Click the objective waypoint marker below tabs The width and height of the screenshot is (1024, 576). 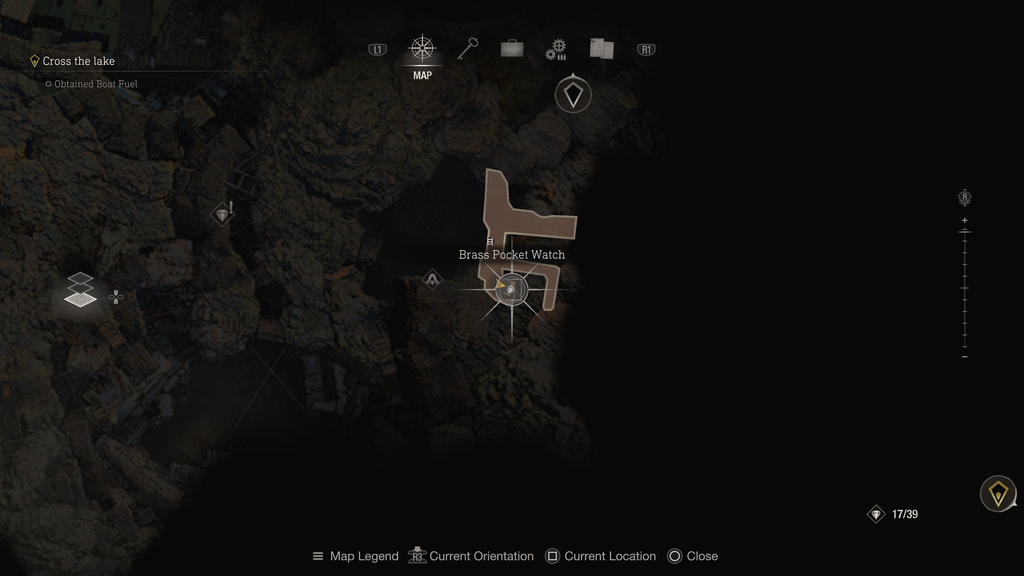(572, 95)
